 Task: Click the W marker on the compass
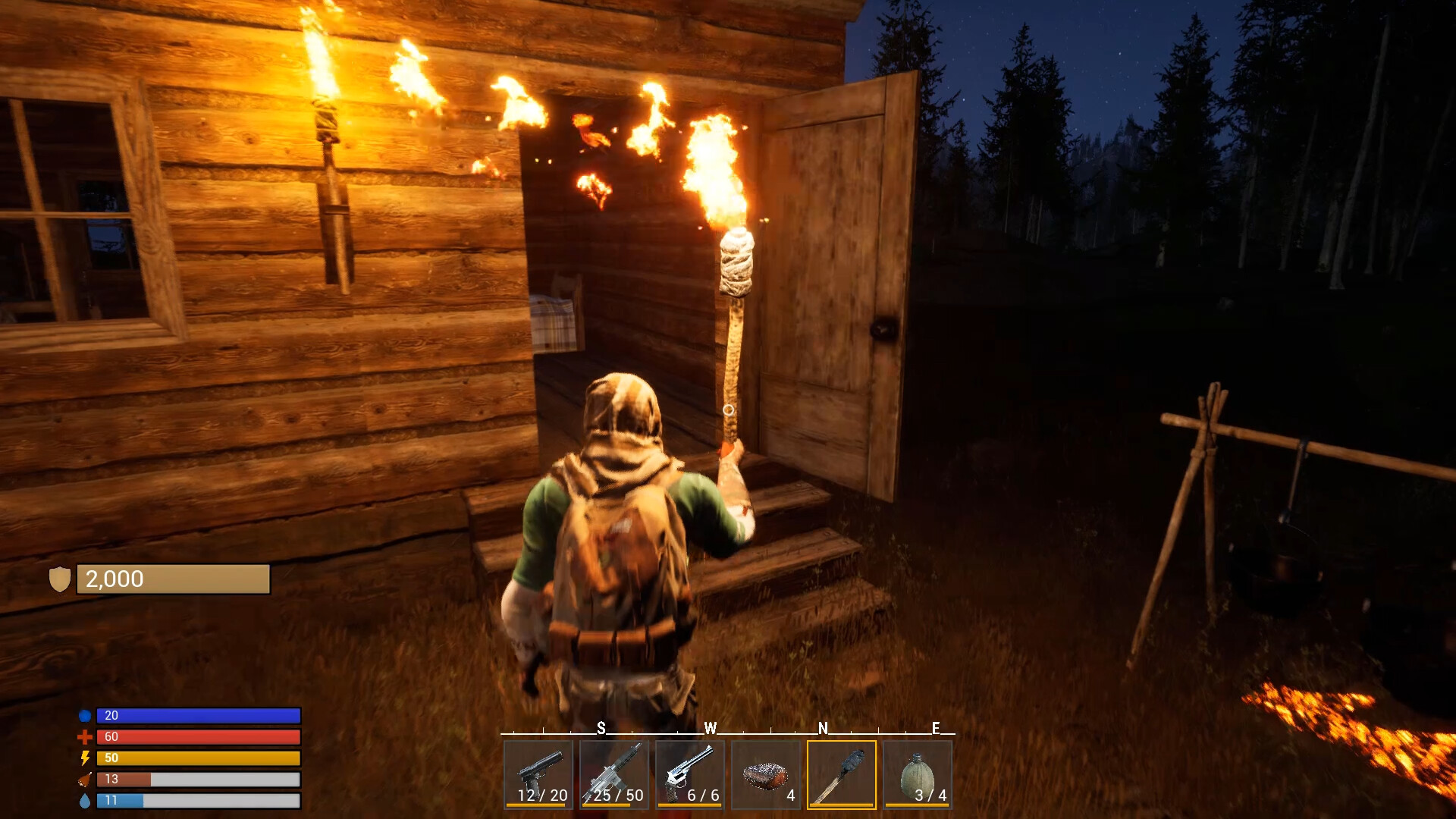coord(711,728)
